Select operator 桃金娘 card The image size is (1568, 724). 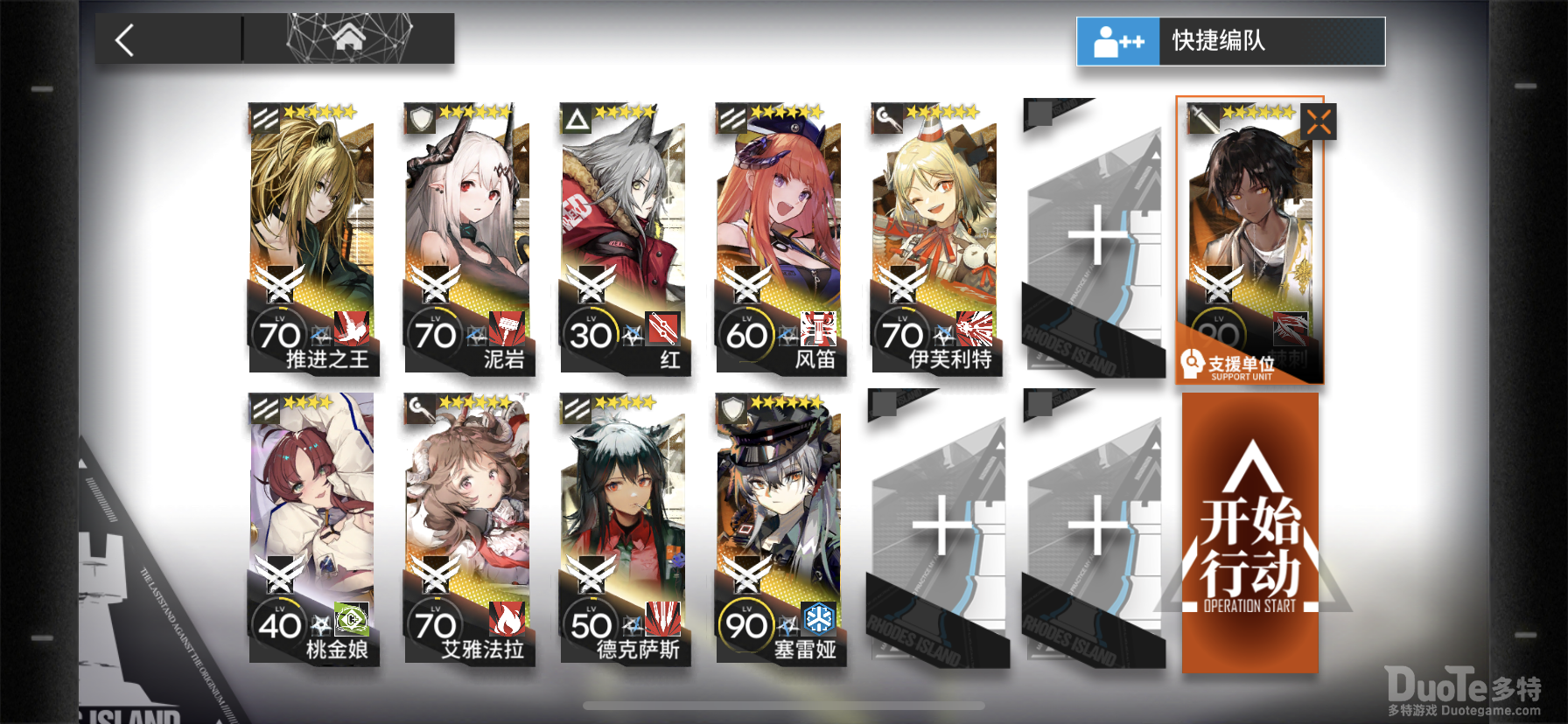click(312, 528)
